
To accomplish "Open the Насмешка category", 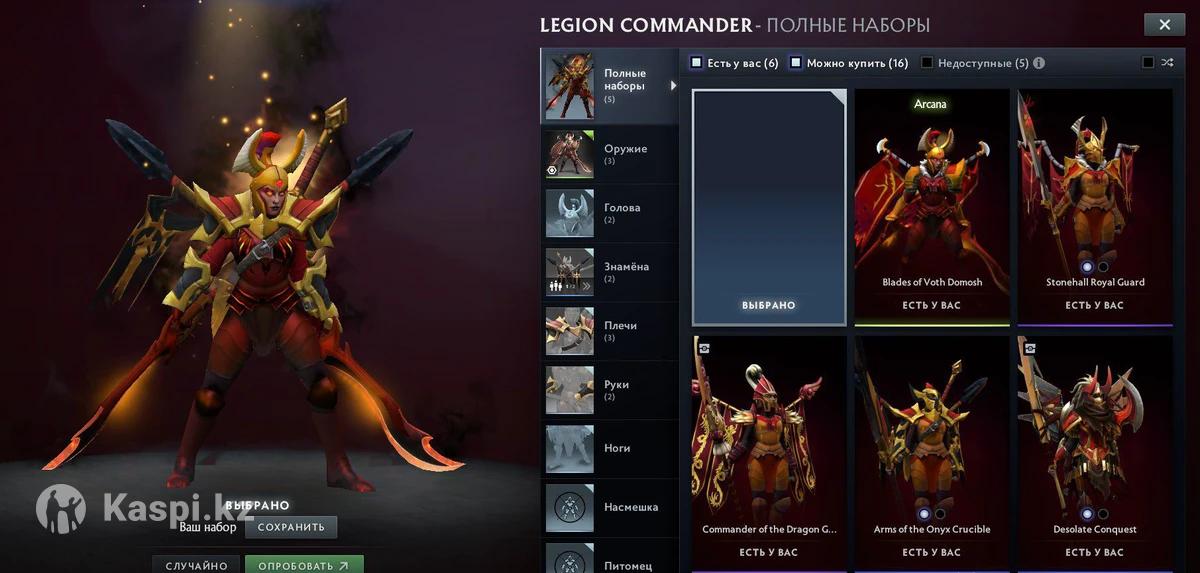I will 609,507.
